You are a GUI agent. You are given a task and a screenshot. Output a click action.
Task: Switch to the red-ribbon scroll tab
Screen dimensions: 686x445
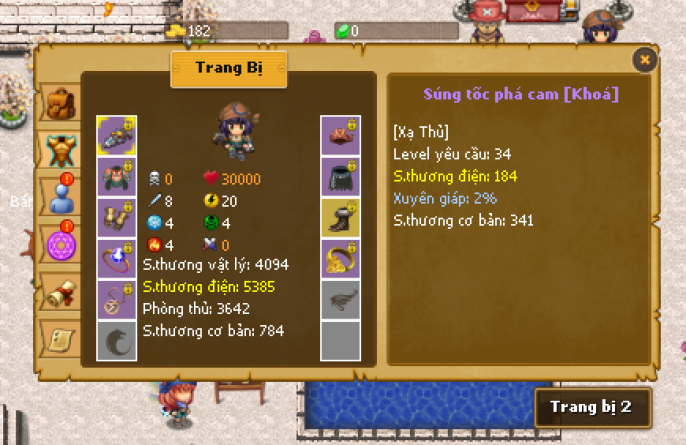tap(60, 291)
